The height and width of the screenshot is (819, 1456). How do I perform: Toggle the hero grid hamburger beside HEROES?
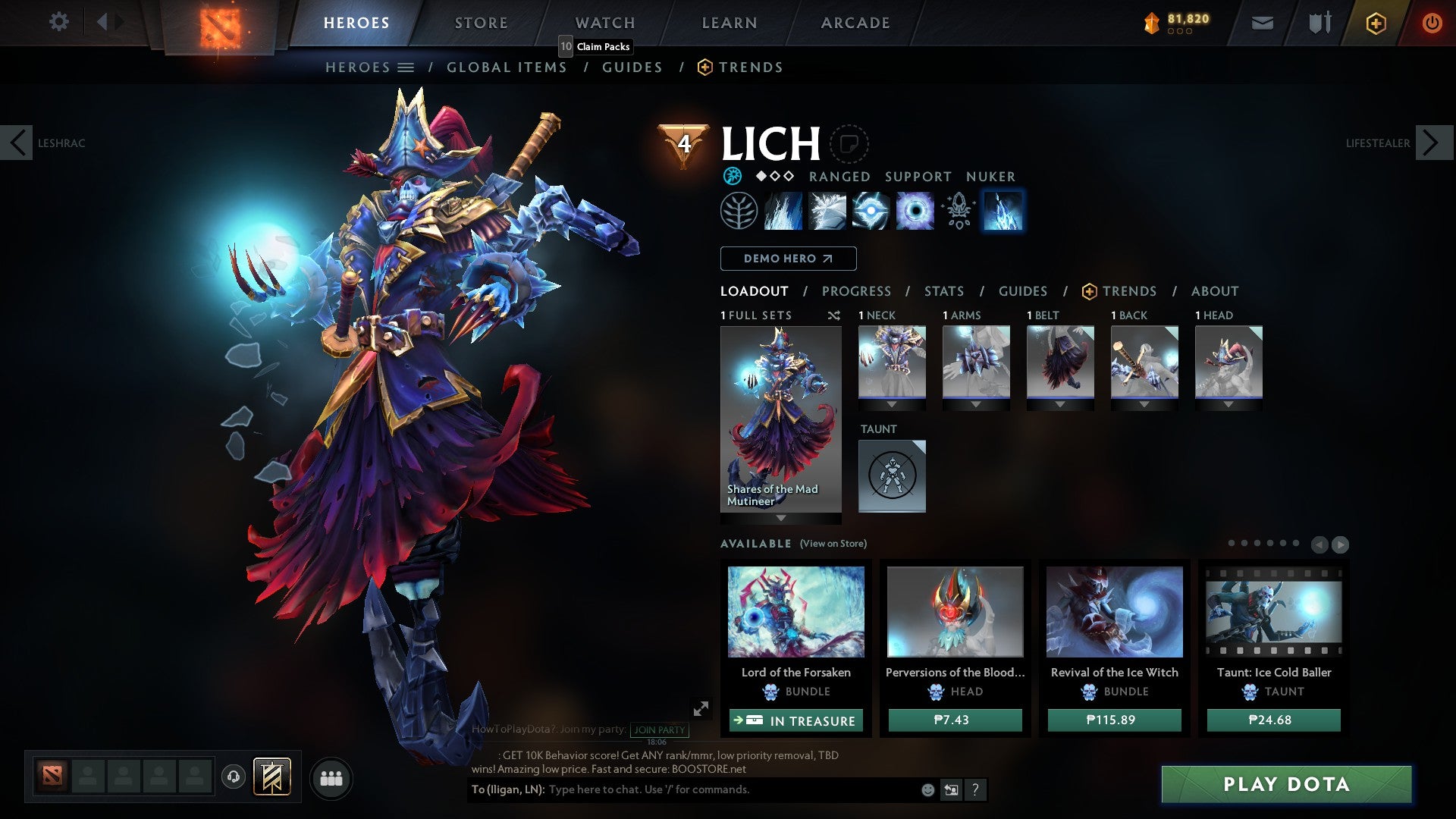click(407, 67)
